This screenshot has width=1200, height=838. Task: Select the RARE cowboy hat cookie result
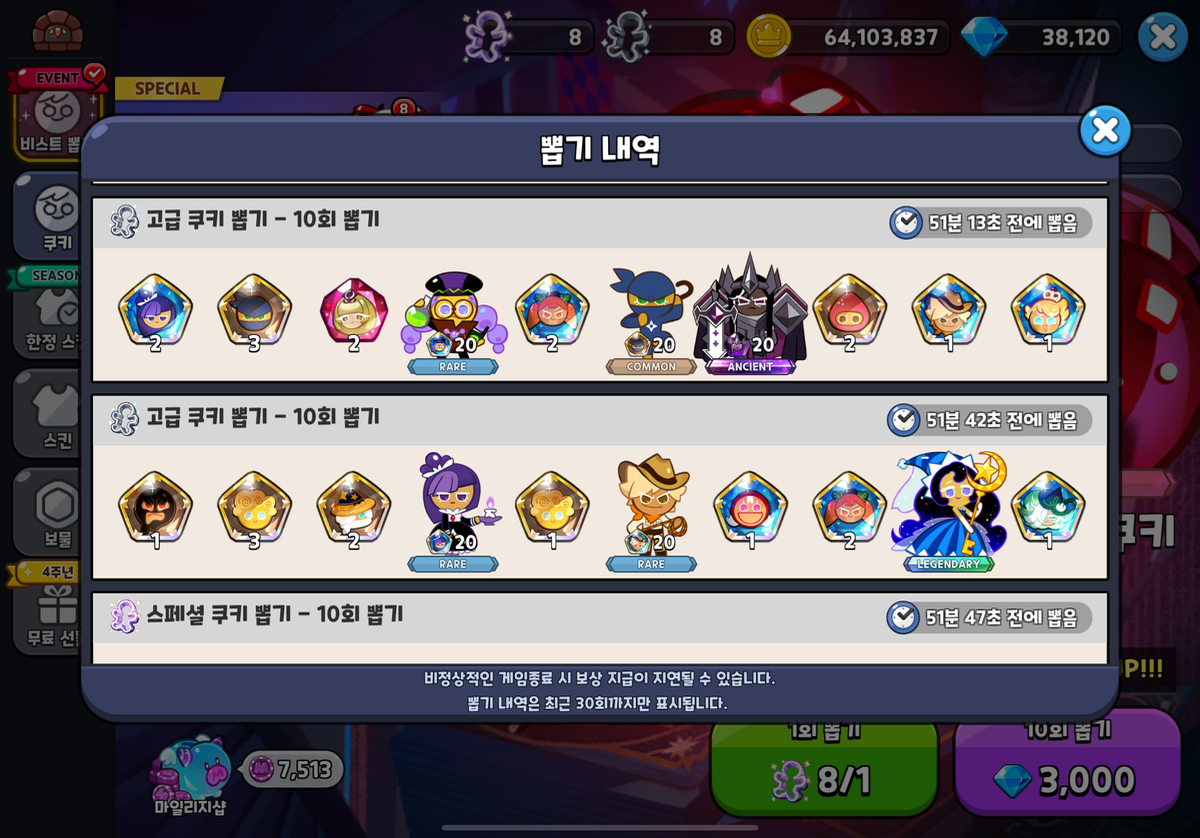[x=651, y=512]
